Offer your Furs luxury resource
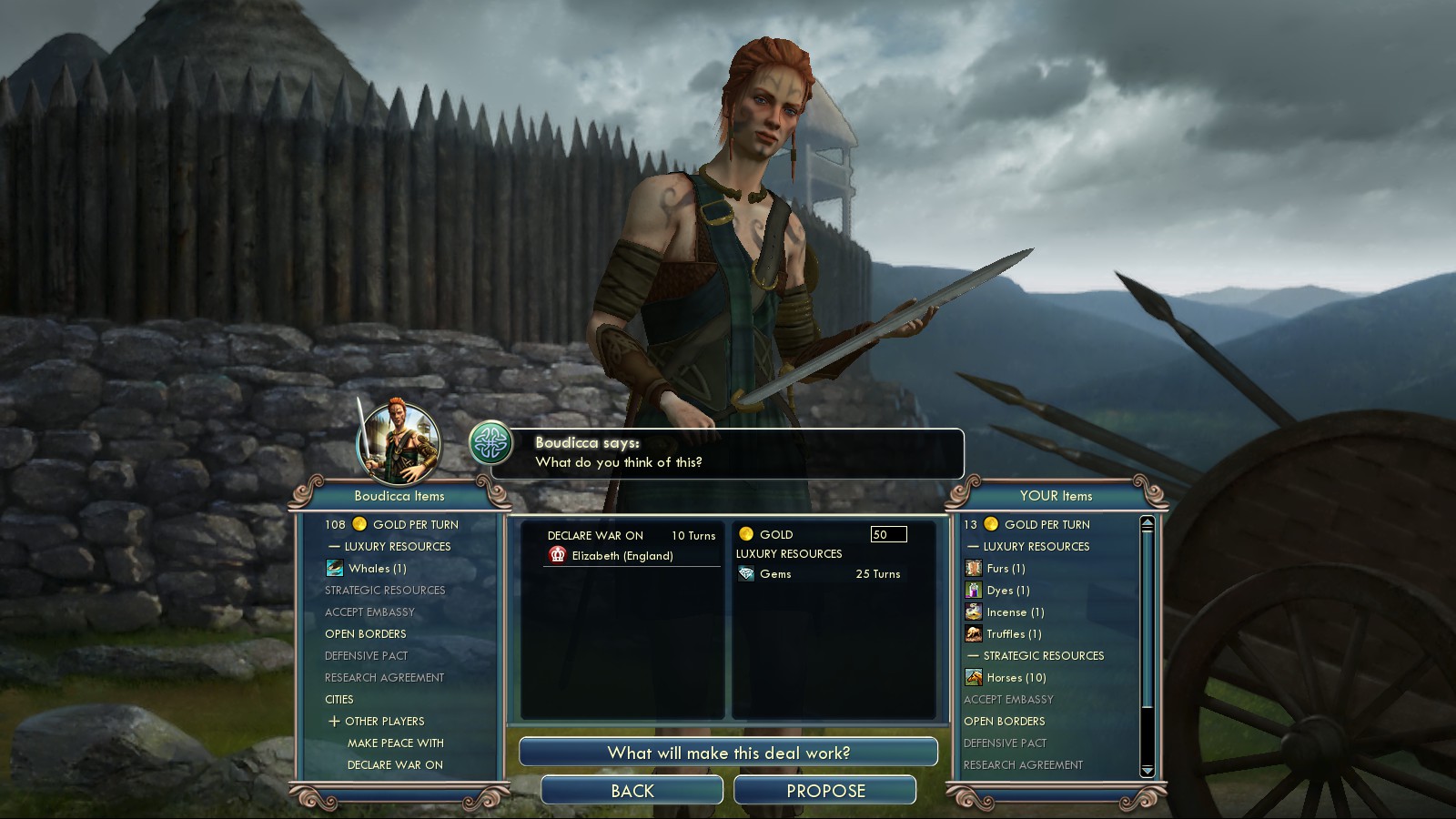1456x819 pixels. (1005, 568)
